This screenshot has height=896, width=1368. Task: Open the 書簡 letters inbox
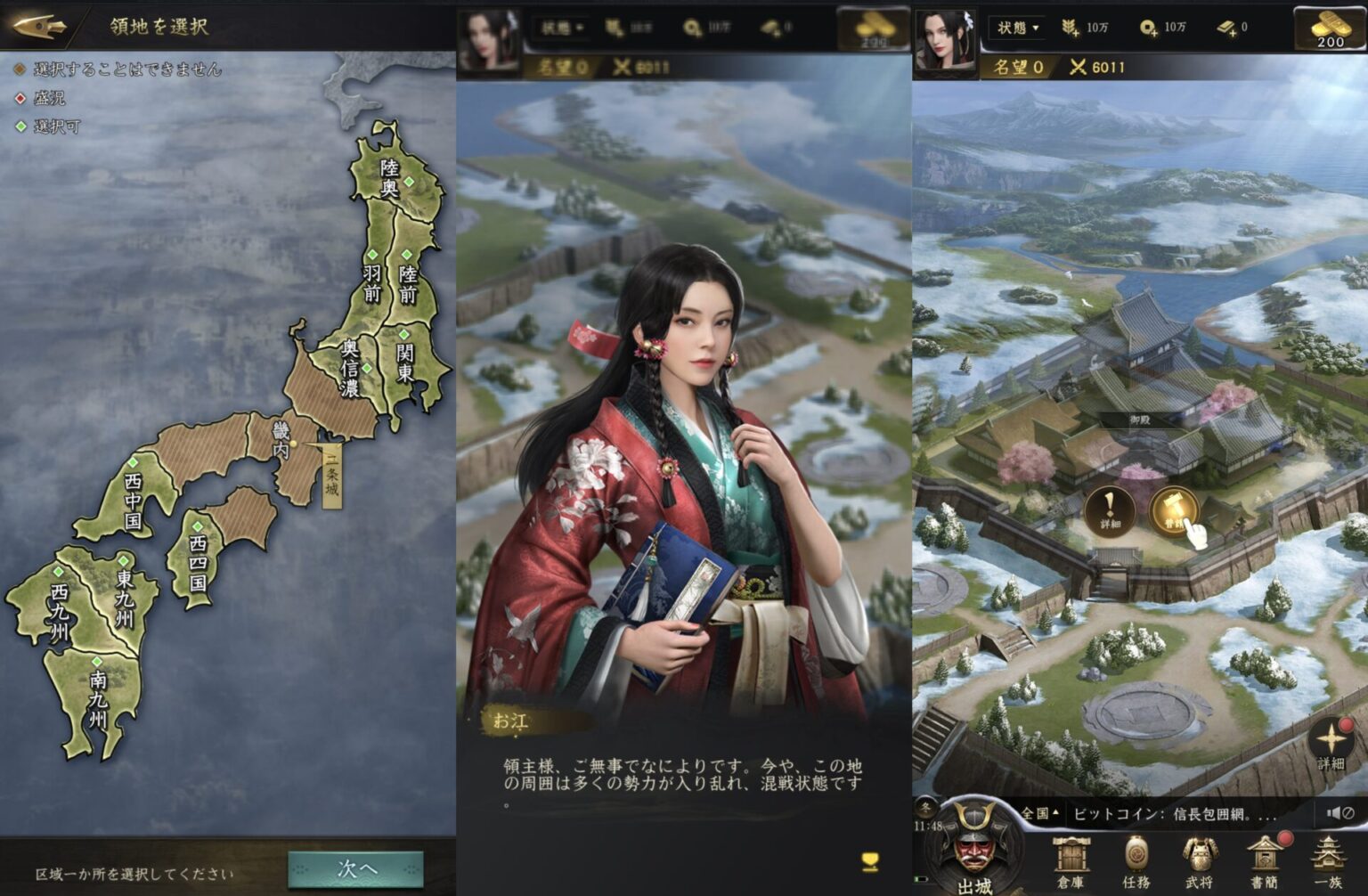1264,862
